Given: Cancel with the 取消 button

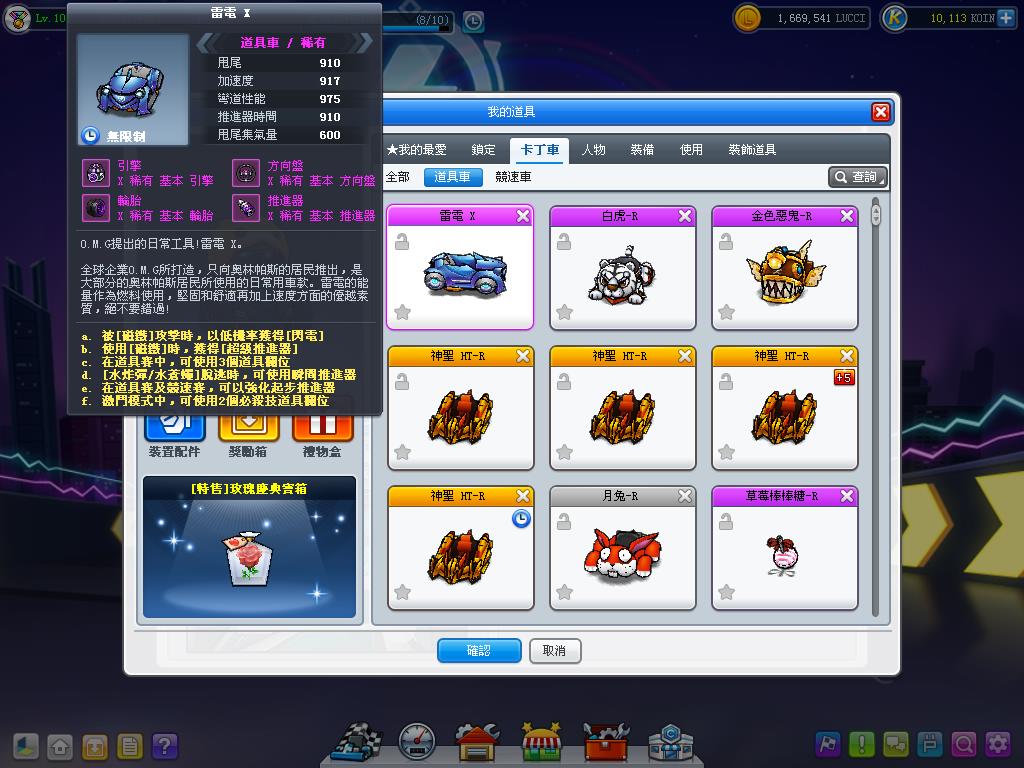Looking at the screenshot, I should click(554, 651).
